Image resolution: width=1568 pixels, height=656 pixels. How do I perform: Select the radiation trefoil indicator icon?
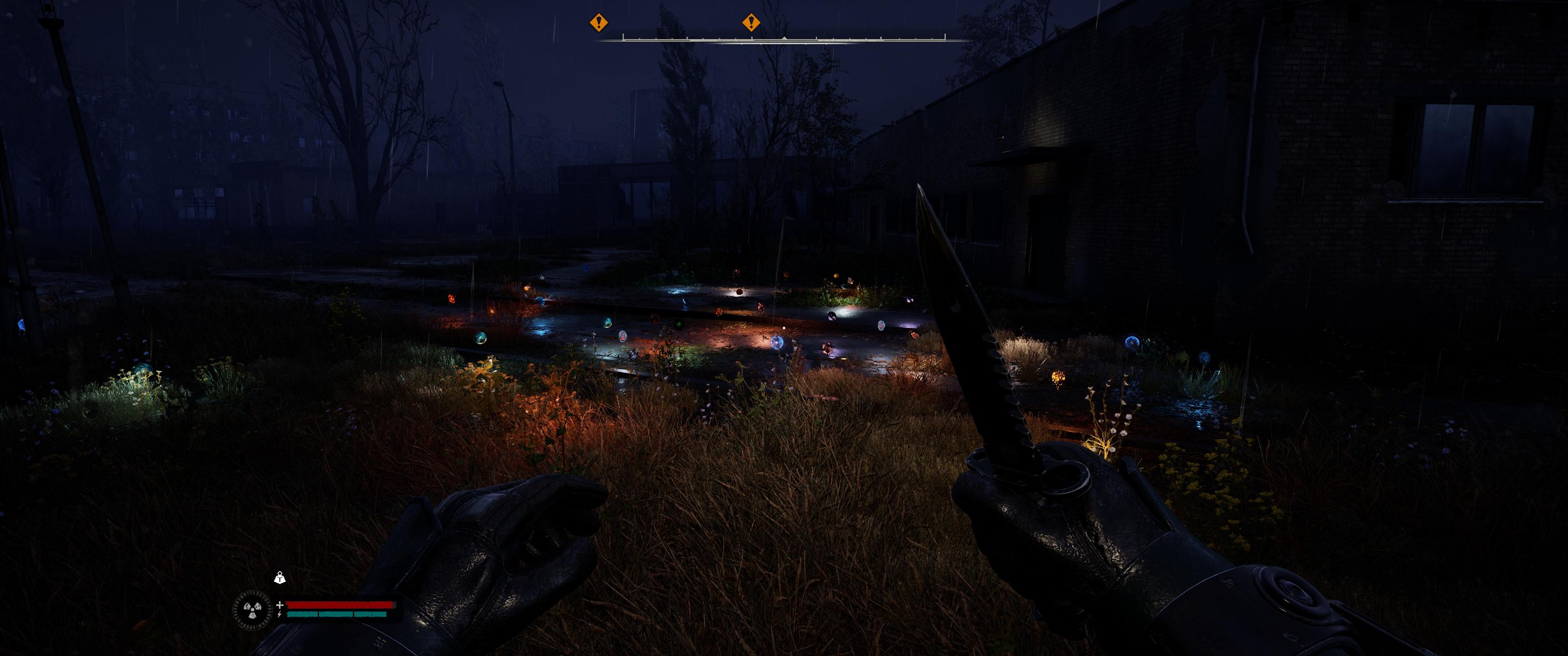point(252,609)
